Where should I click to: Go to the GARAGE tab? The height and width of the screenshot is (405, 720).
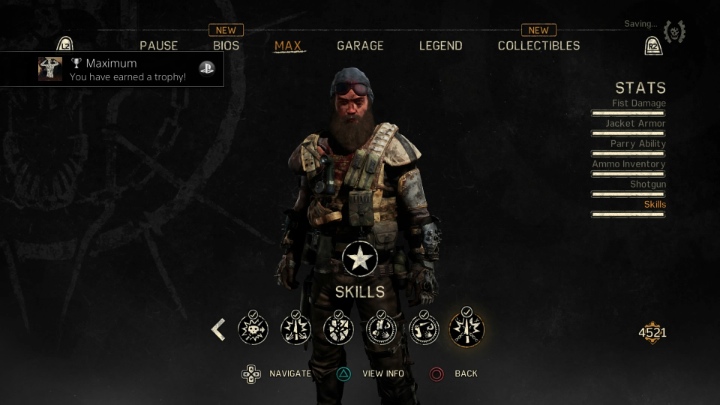[360, 46]
